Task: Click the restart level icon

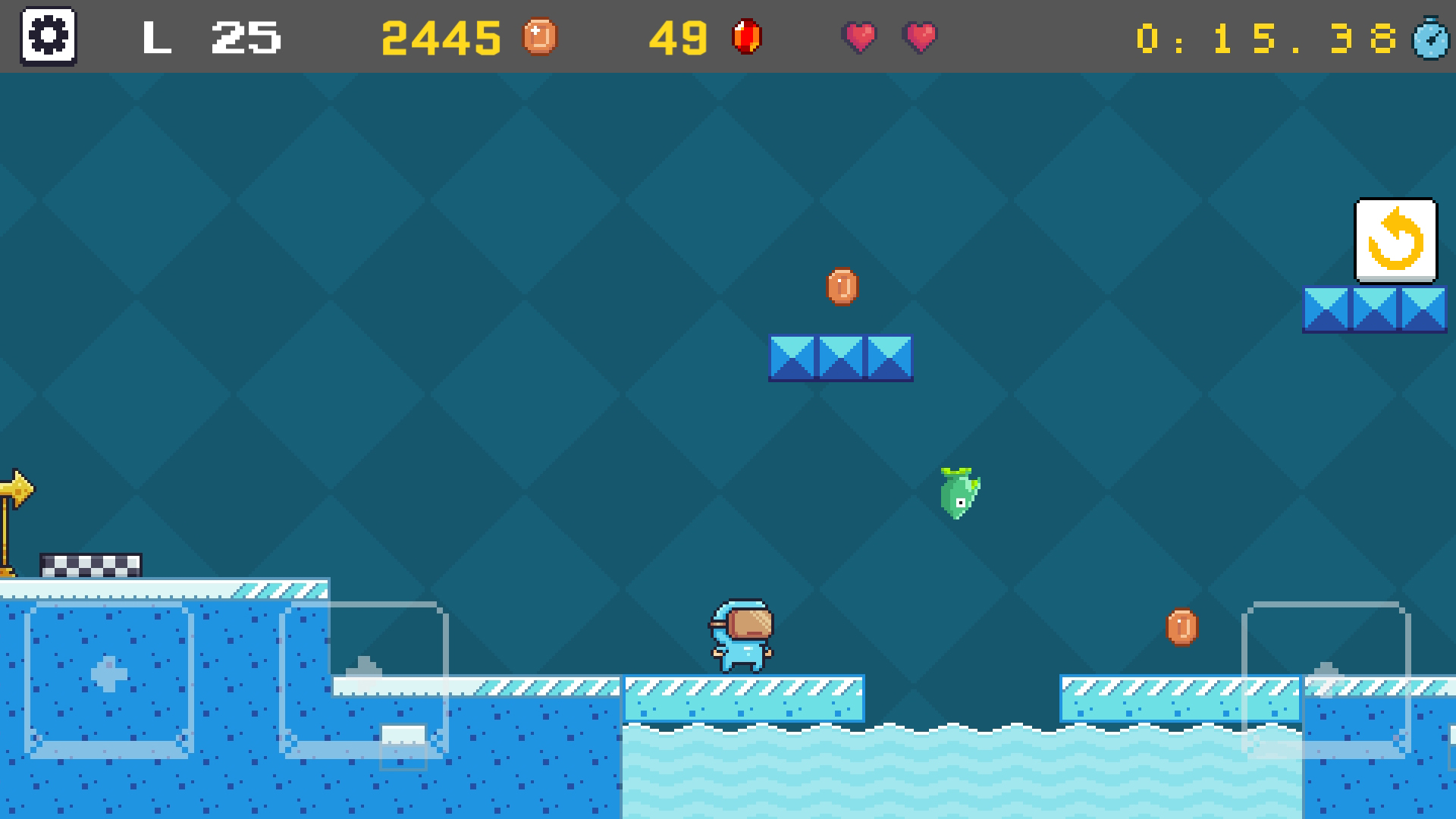Action: (x=1396, y=241)
